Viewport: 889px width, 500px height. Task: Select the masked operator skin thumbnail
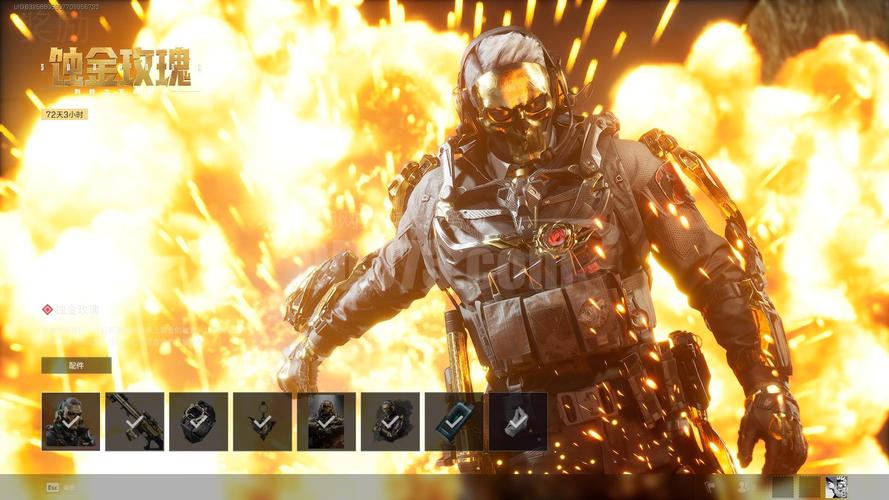[71, 421]
